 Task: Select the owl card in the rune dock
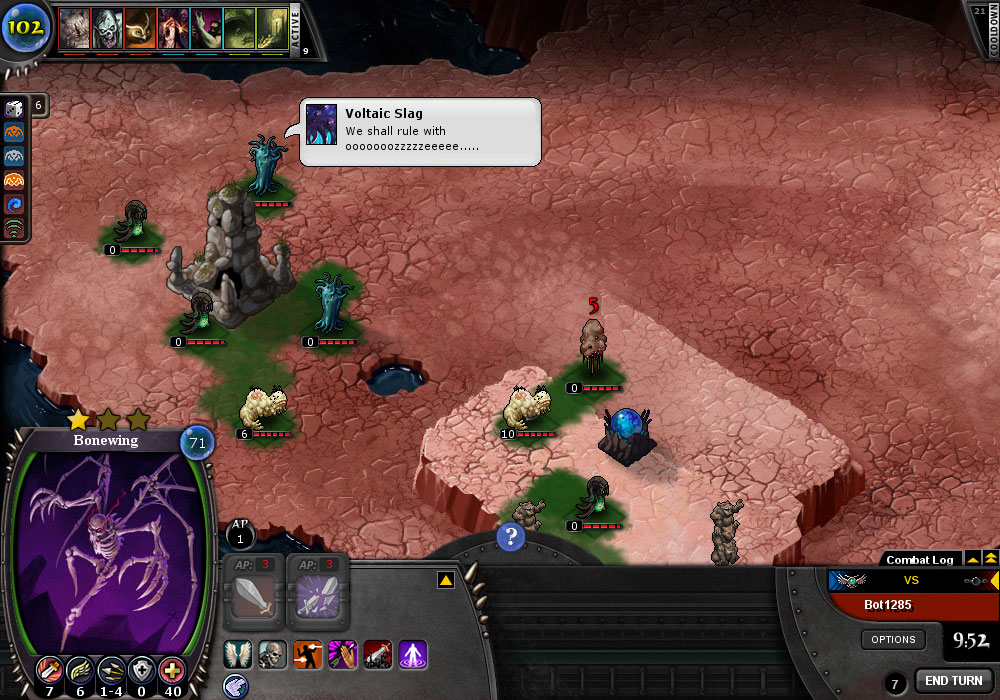141,29
